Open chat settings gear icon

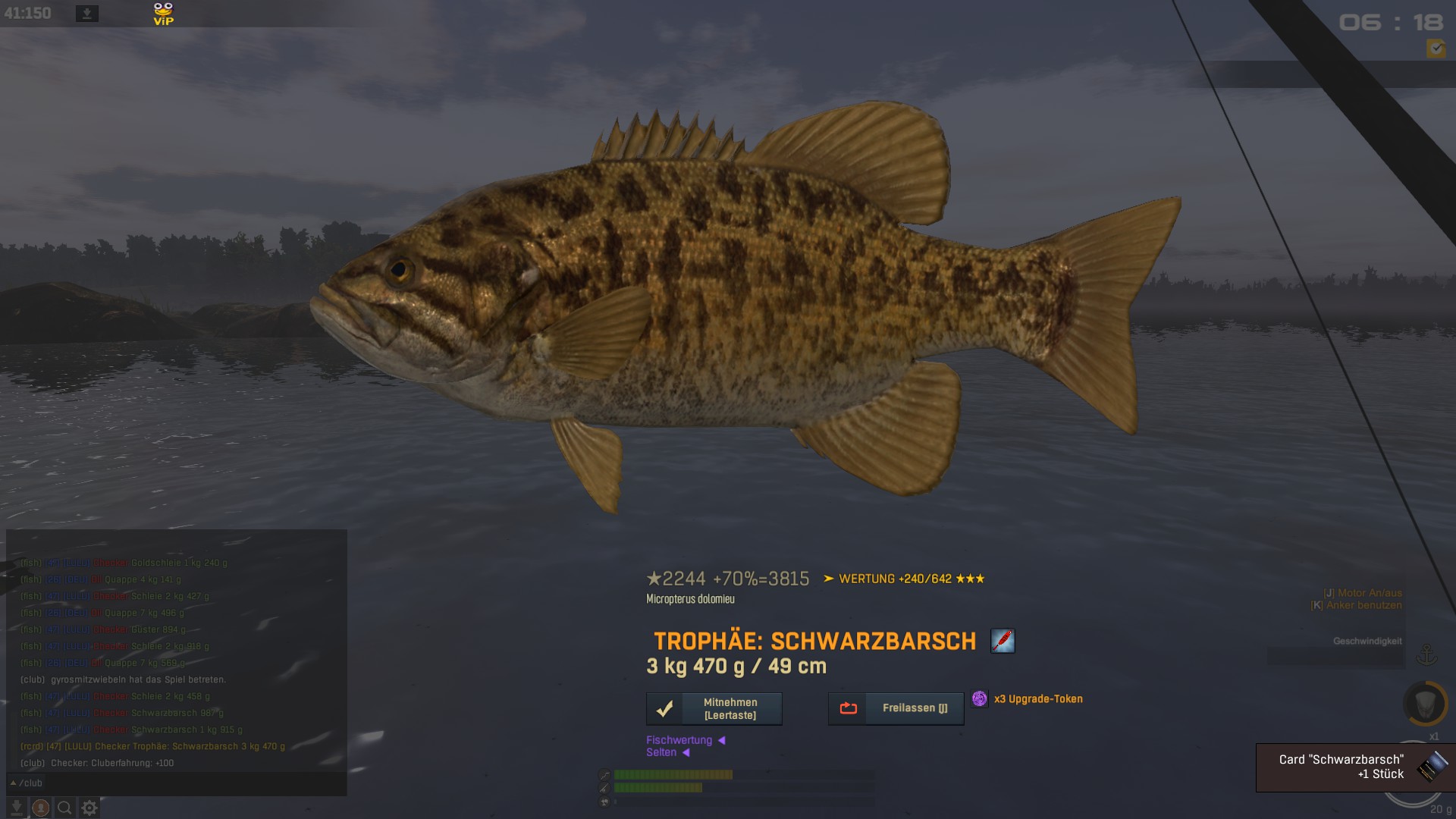(89, 808)
